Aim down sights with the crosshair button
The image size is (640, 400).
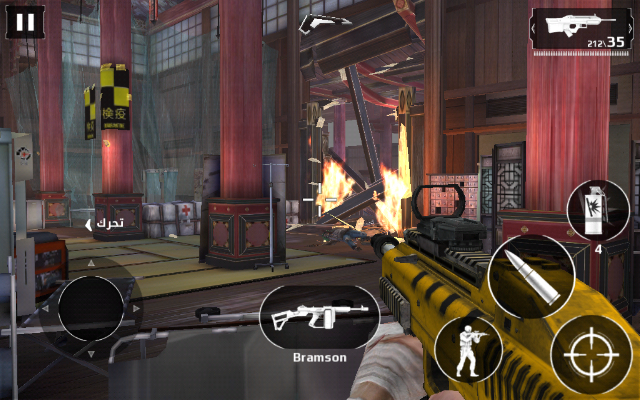(591, 356)
